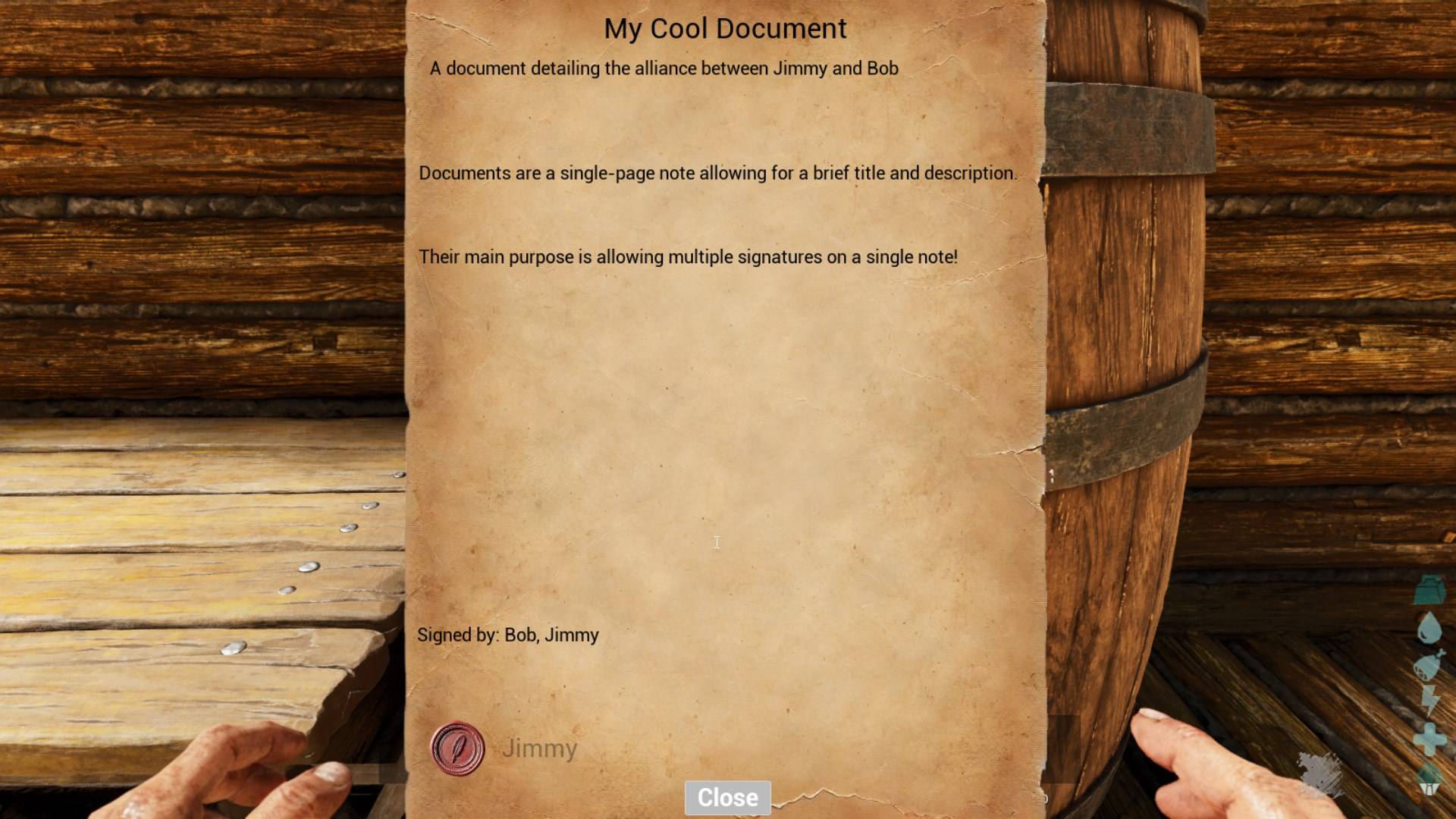Click the stamina lightning bolt HUD icon
The height and width of the screenshot is (819, 1456).
click(x=1429, y=699)
